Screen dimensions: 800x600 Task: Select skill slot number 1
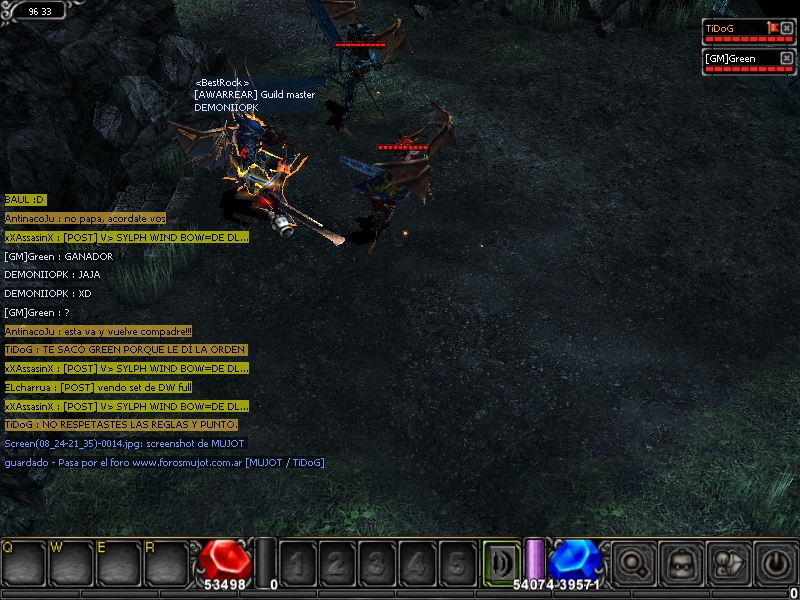[x=296, y=565]
